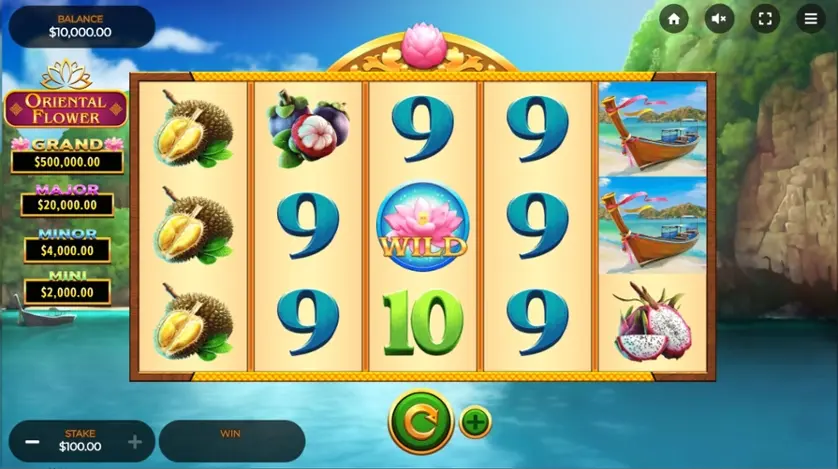
Task: Decrease the stake with the minus button
Action: (33, 442)
